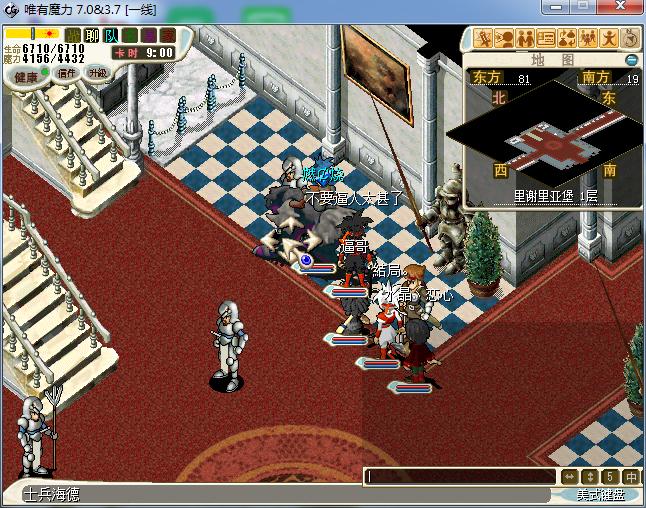Click the chat speech head icon
Viewport: 646px width, 508px height.
coord(505,39)
